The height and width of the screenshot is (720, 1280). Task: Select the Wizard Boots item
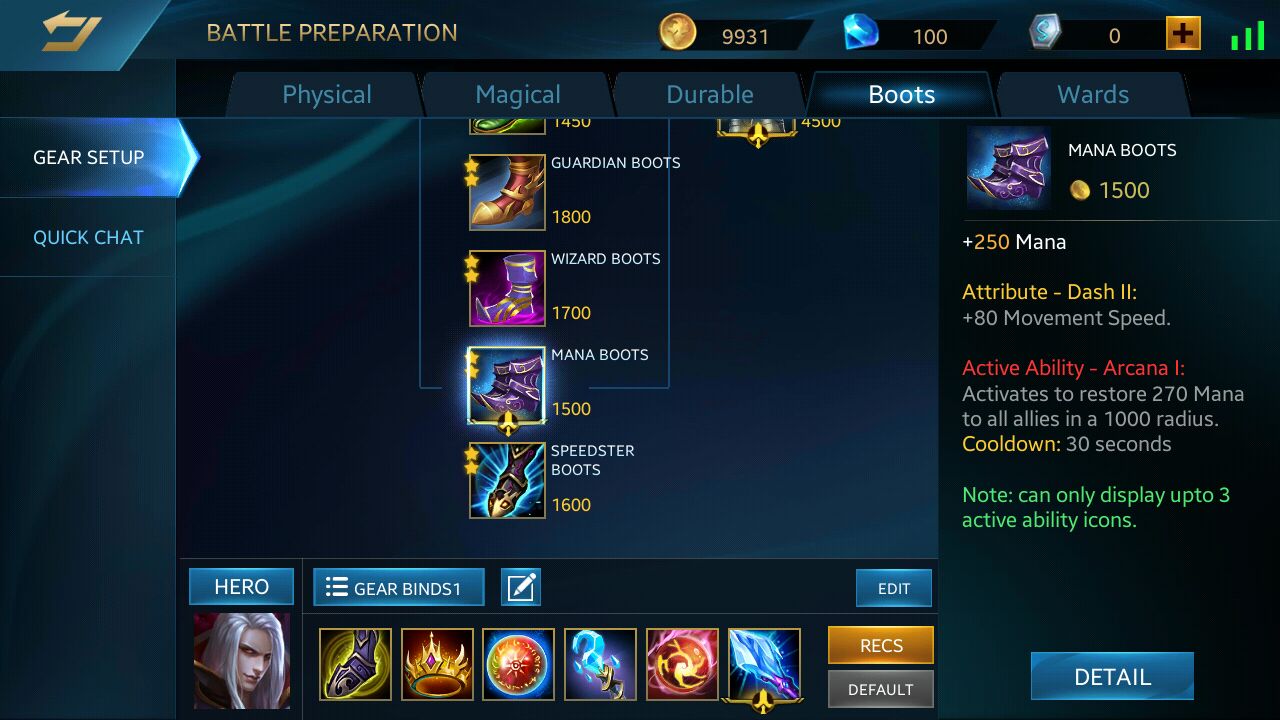tap(507, 288)
